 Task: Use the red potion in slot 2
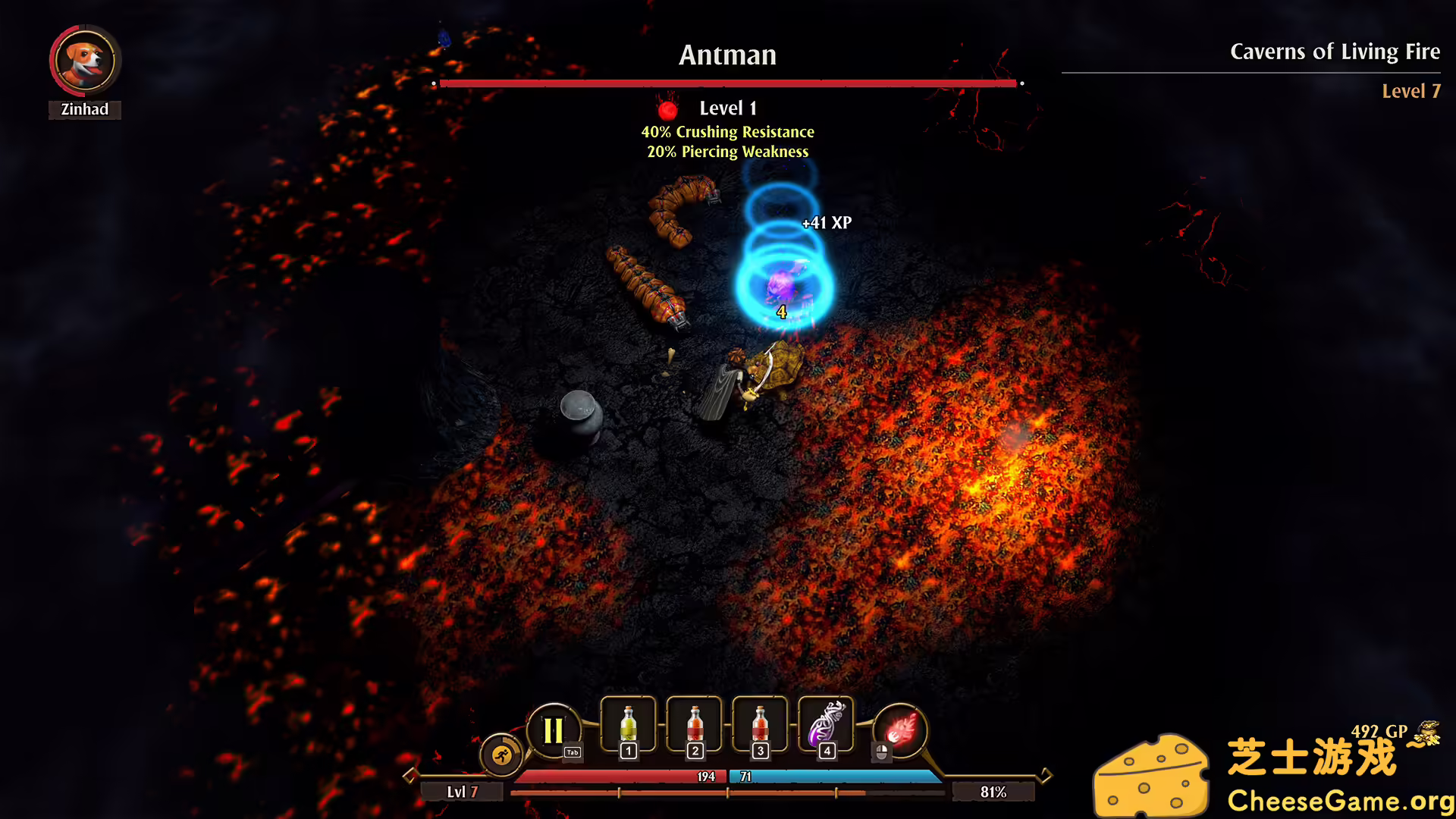pyautogui.click(x=694, y=724)
